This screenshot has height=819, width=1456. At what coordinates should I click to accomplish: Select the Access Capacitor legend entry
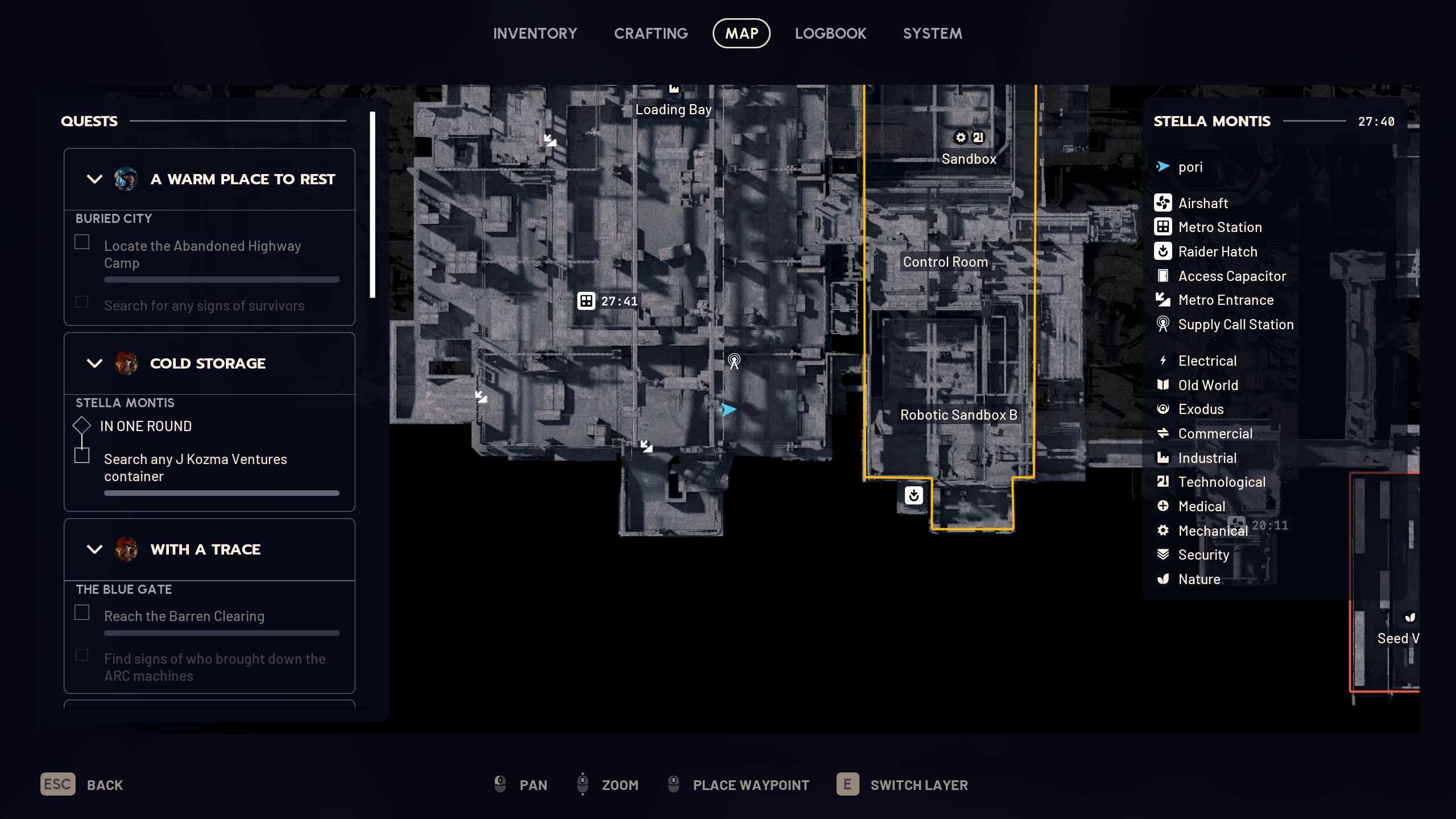[x=1231, y=276]
